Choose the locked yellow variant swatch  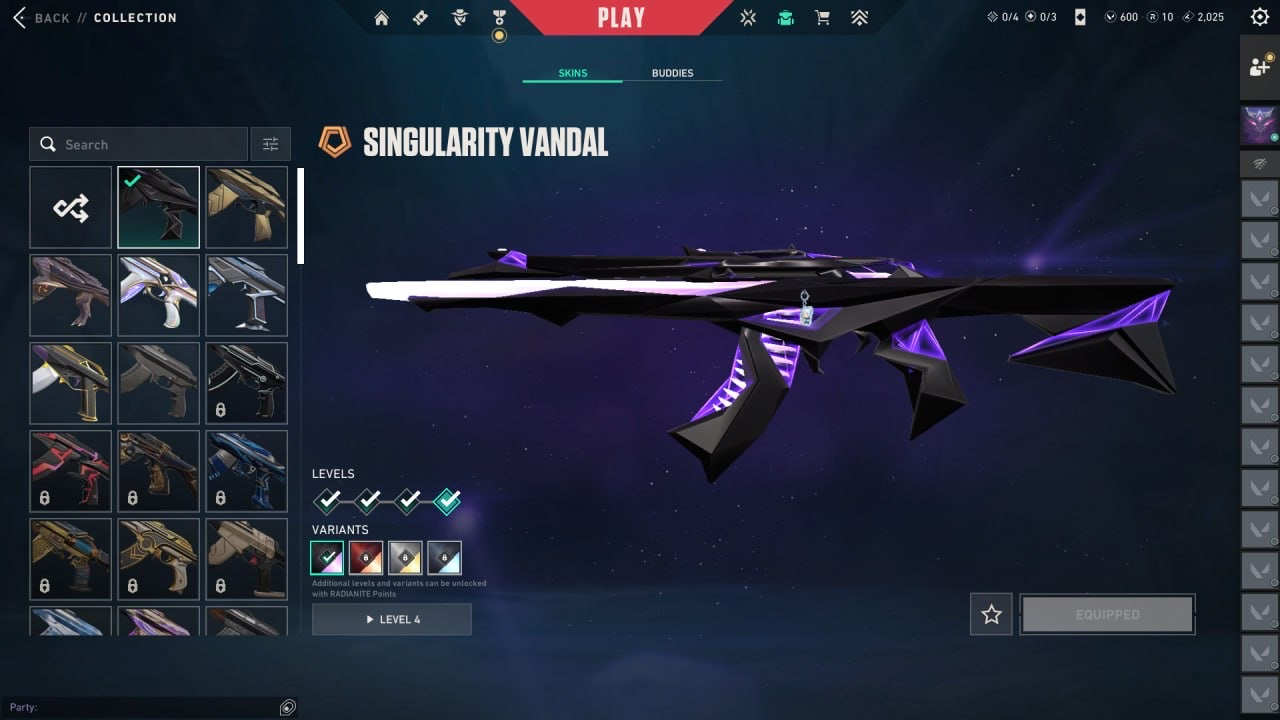(405, 558)
